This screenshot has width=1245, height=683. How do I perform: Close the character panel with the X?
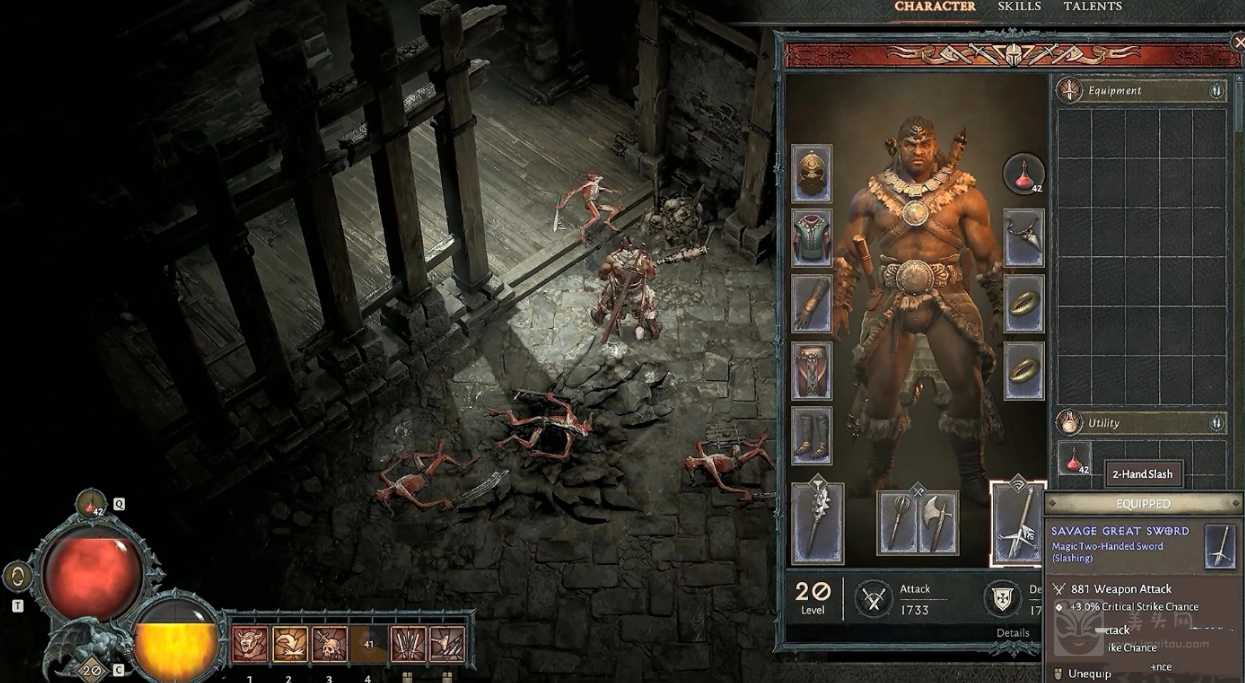click(1237, 43)
